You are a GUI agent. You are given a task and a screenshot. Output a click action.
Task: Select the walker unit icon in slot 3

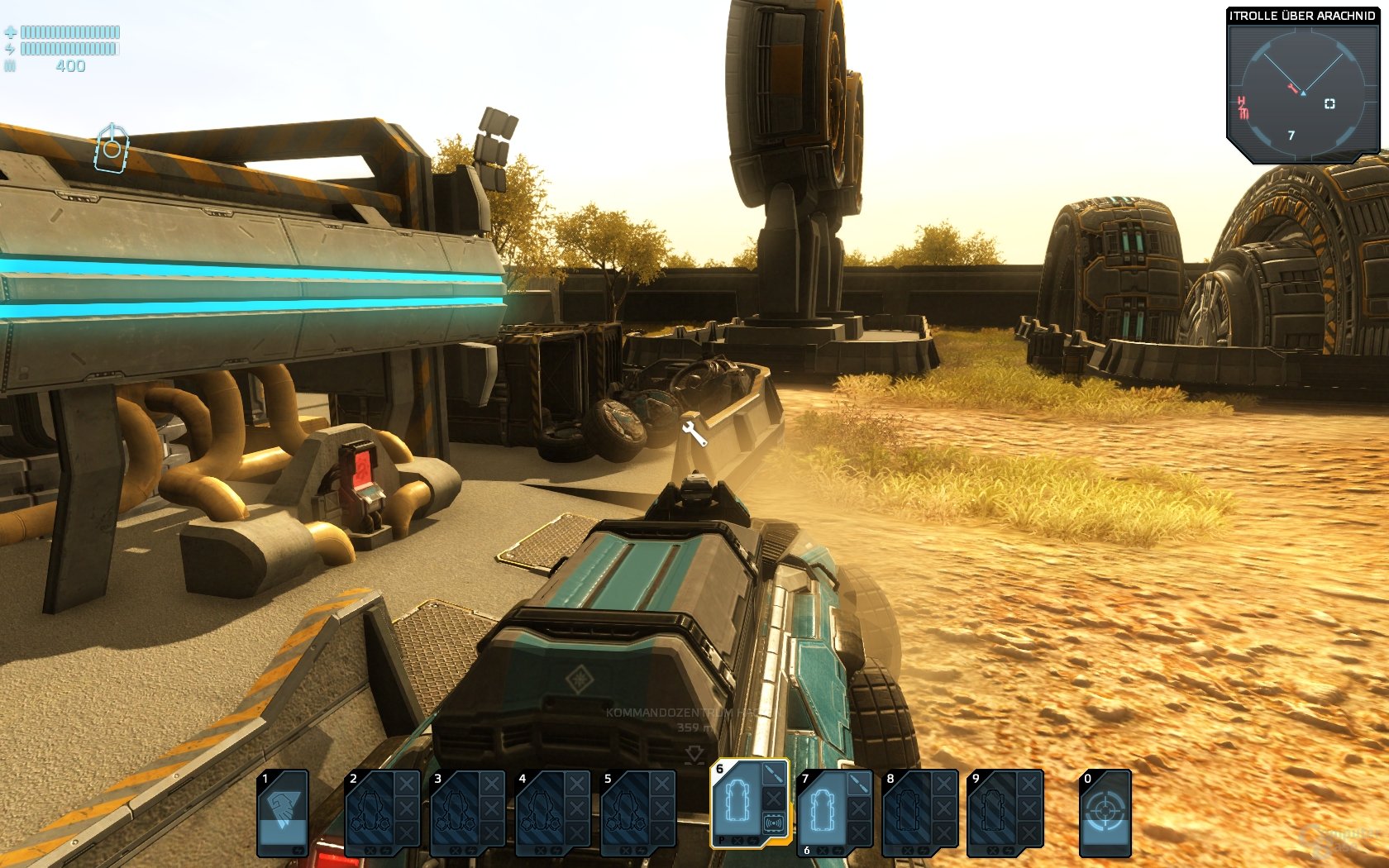456,812
